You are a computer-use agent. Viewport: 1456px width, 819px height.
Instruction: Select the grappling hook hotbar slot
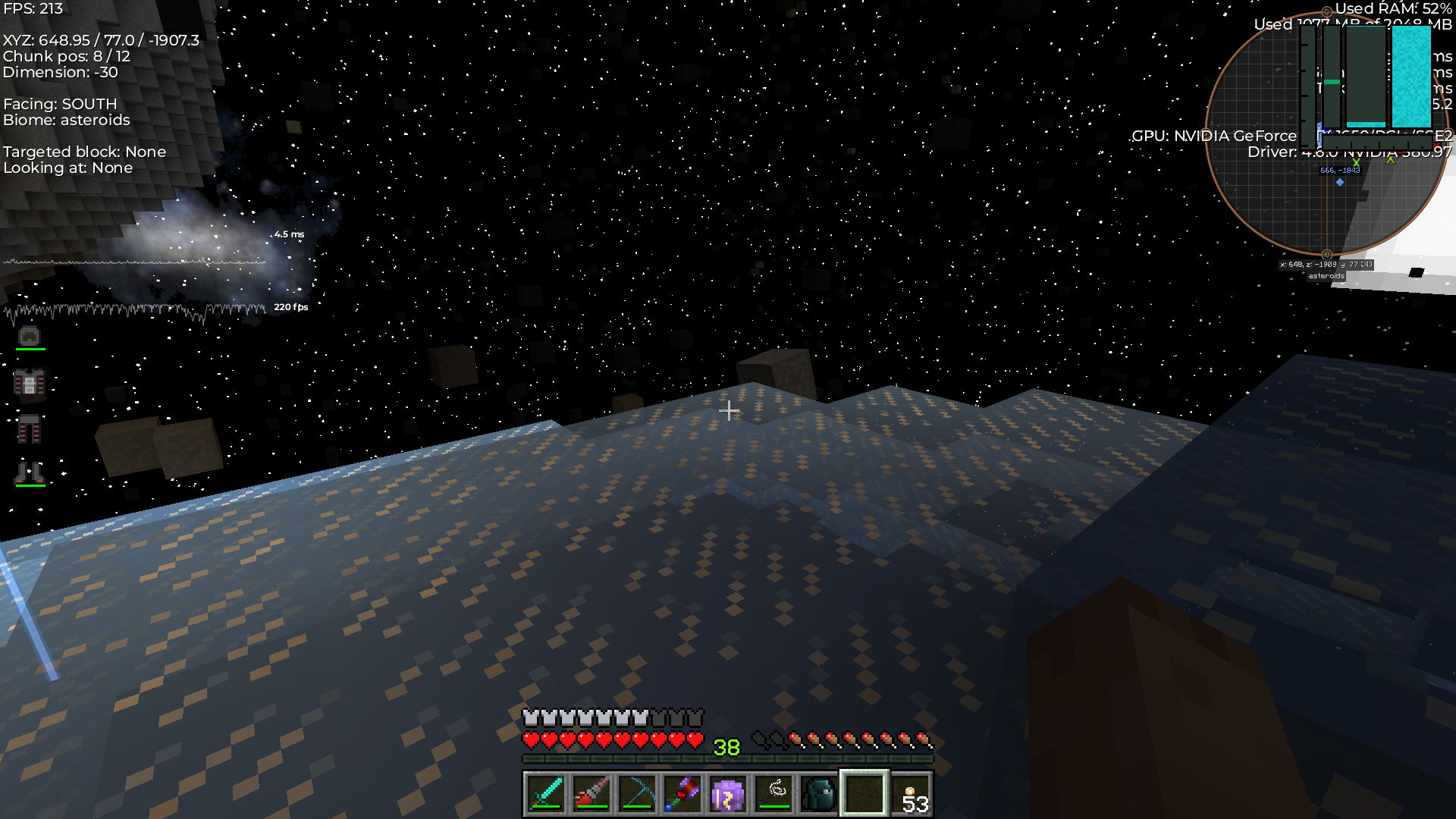[x=774, y=794]
